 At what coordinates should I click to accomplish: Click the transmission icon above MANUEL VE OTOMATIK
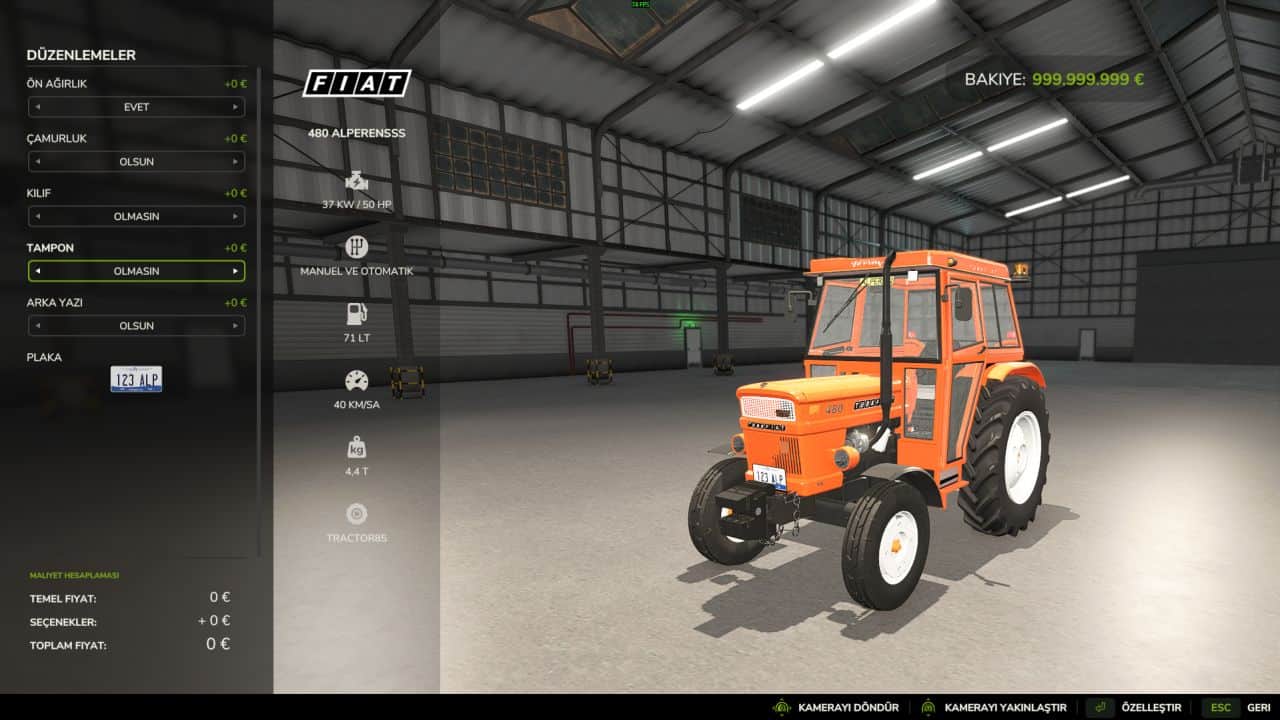coord(357,245)
